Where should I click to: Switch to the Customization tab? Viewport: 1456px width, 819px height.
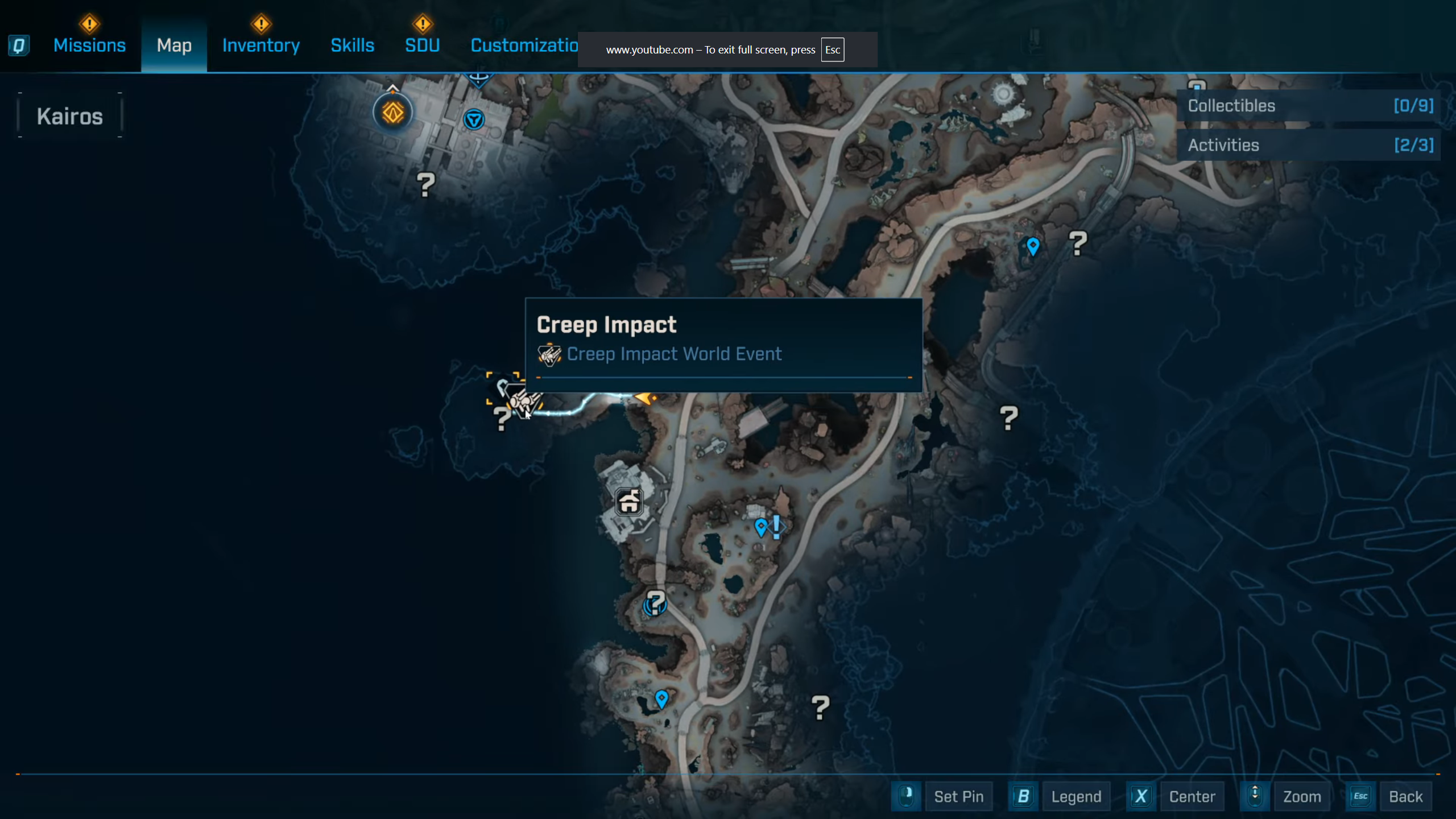point(524,45)
